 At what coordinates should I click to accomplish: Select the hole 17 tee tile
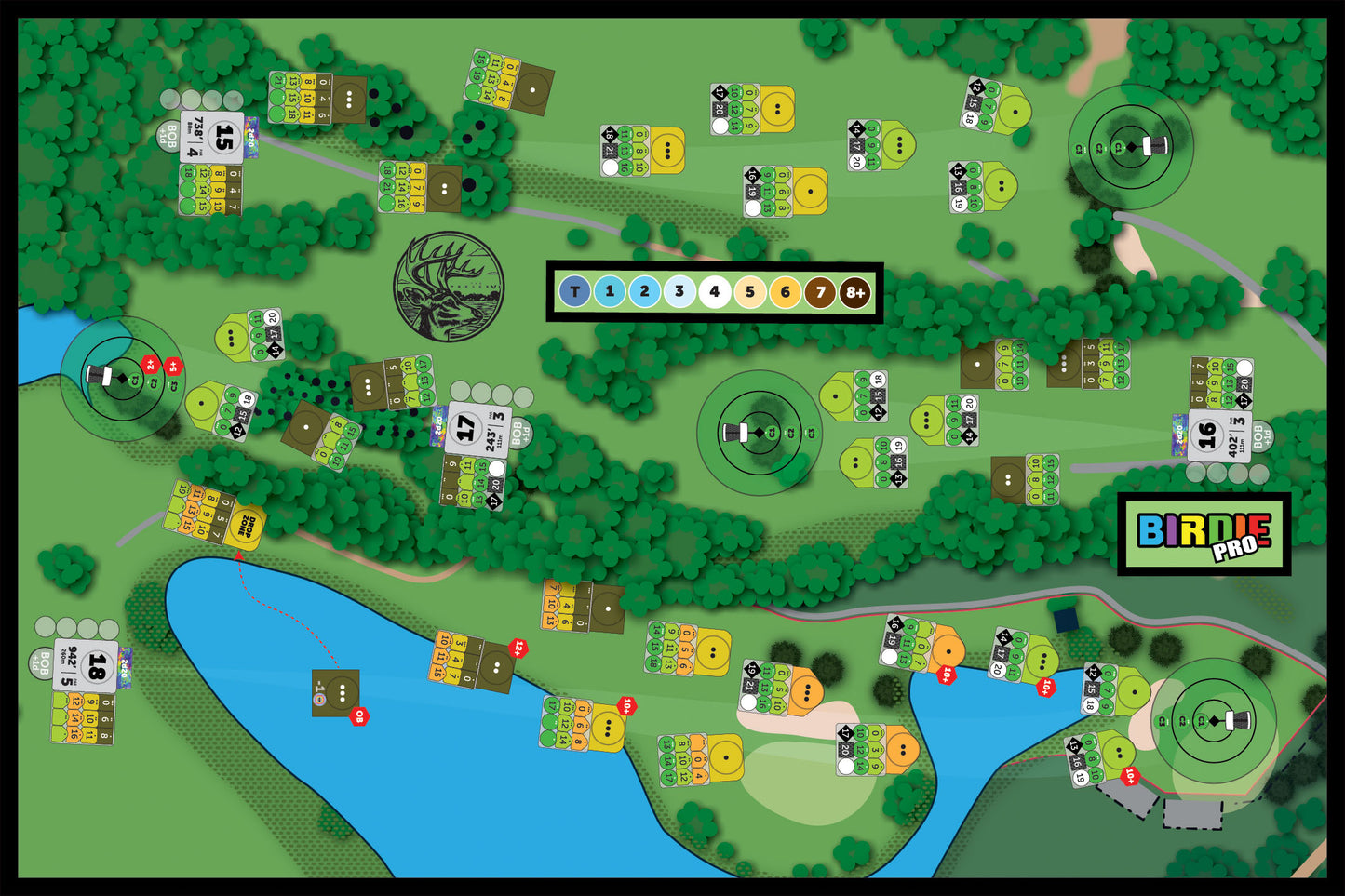click(477, 428)
